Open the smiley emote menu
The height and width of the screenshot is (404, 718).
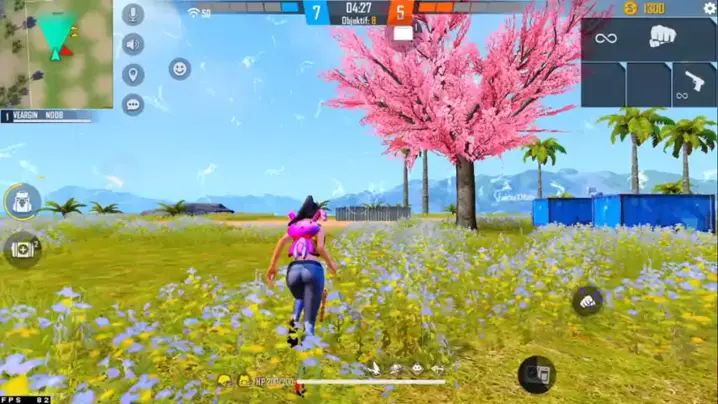coord(180,69)
